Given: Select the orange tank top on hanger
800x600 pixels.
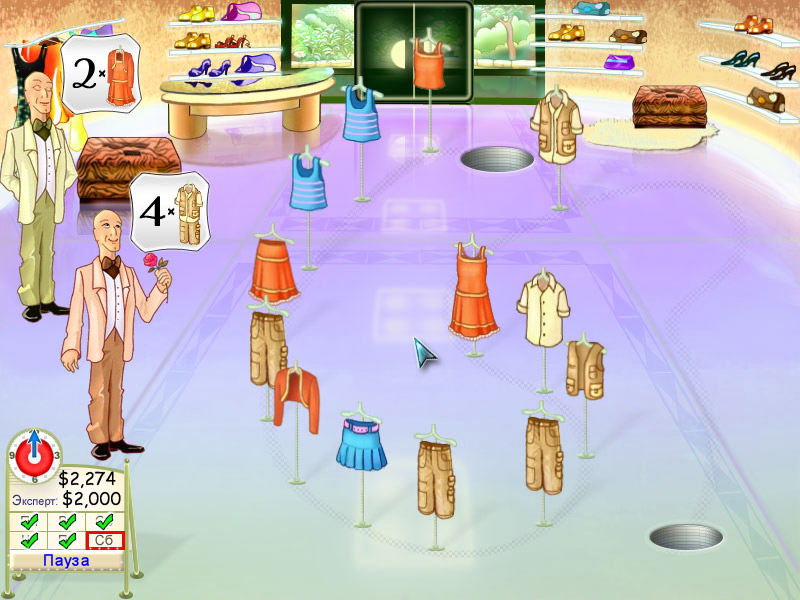Looking at the screenshot, I should 430,66.
